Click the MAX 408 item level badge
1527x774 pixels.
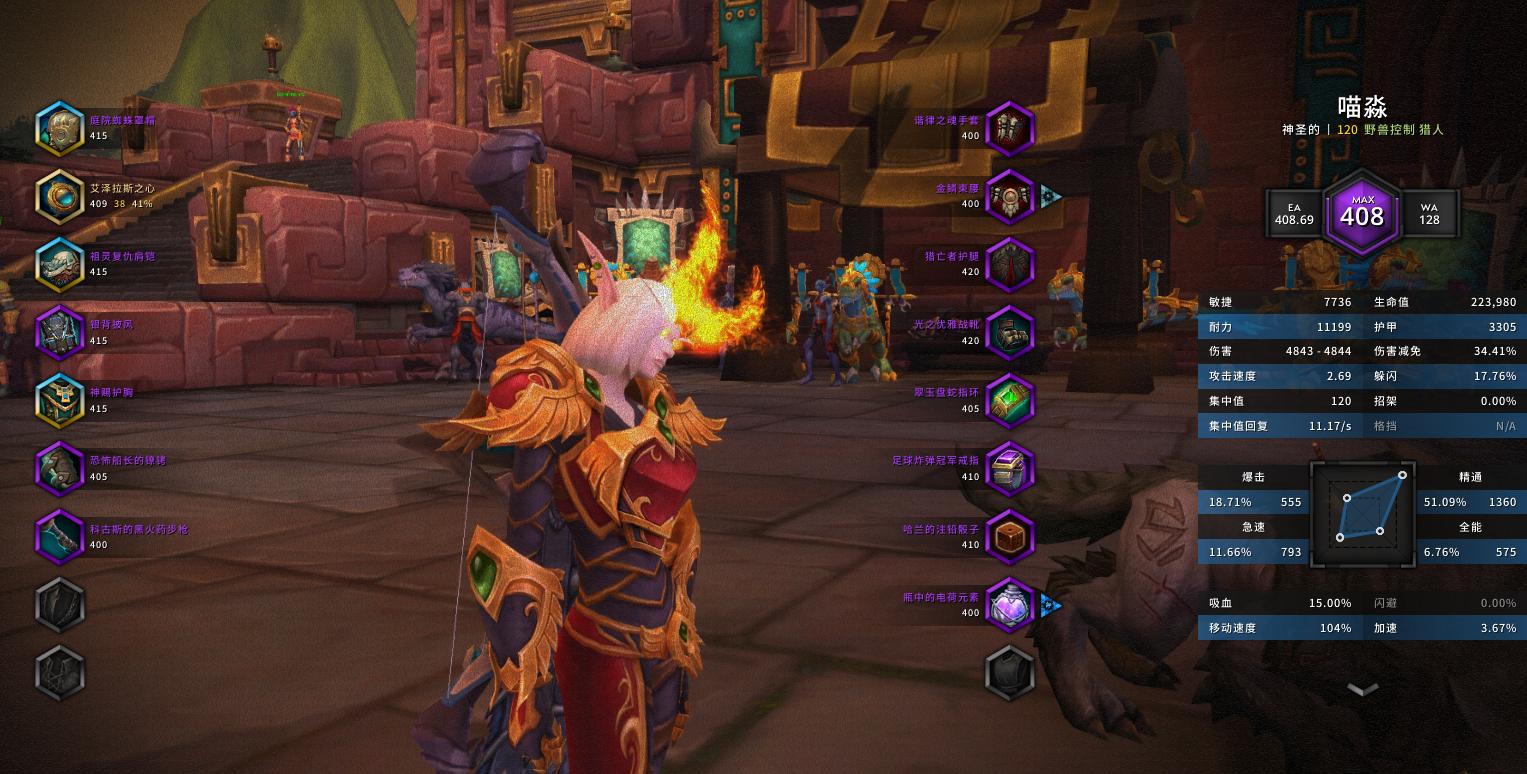pyautogui.click(x=1362, y=213)
